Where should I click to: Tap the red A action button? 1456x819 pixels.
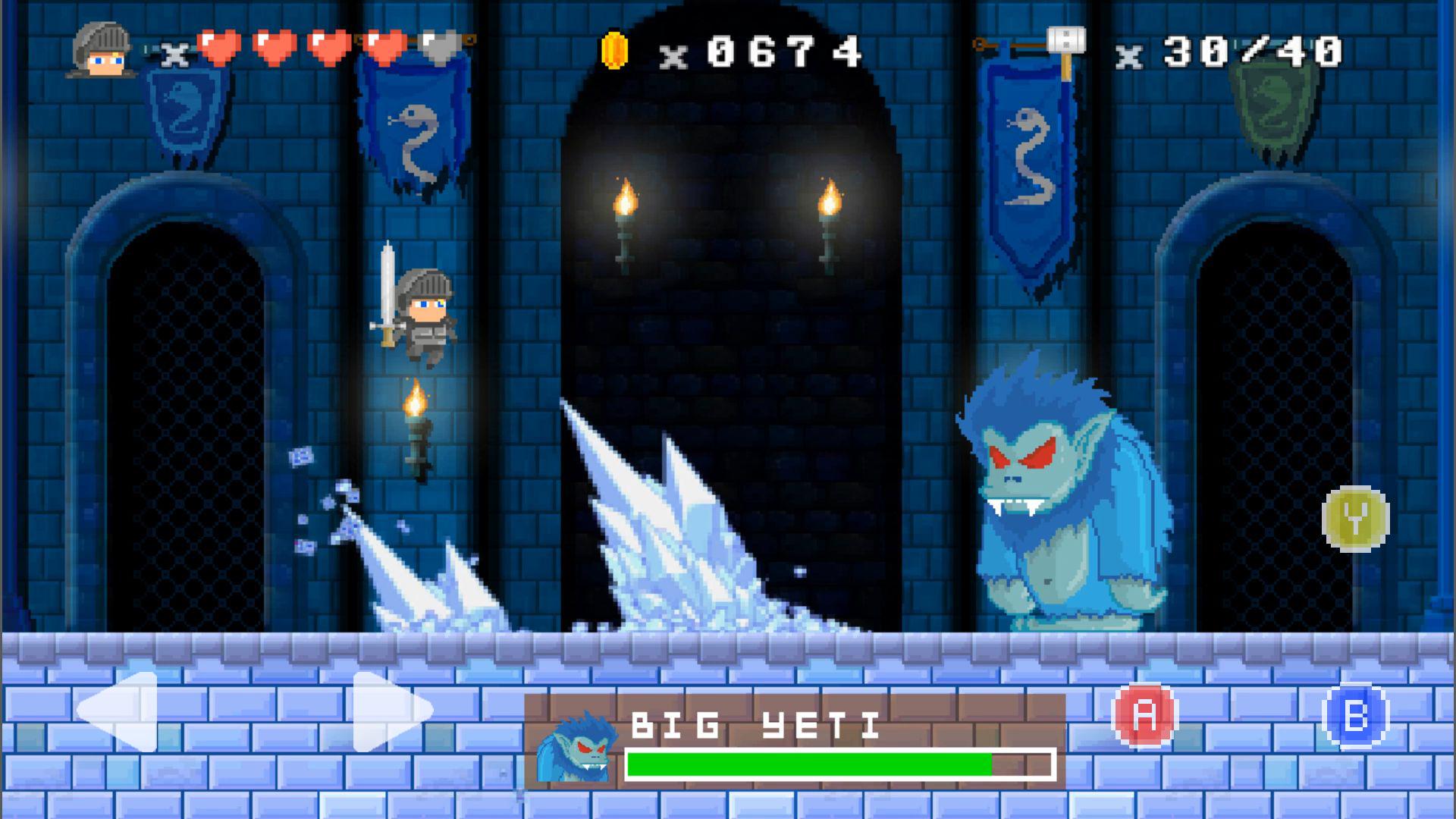1144,715
